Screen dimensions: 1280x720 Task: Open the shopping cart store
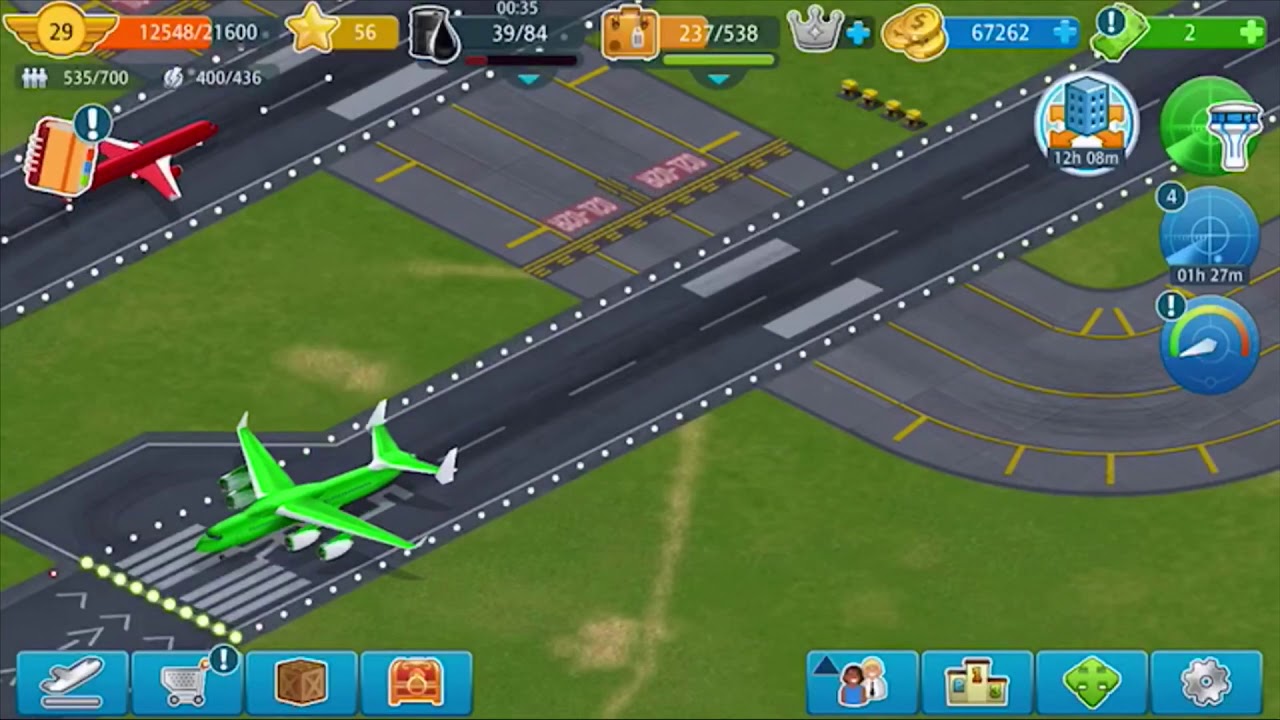(186, 681)
